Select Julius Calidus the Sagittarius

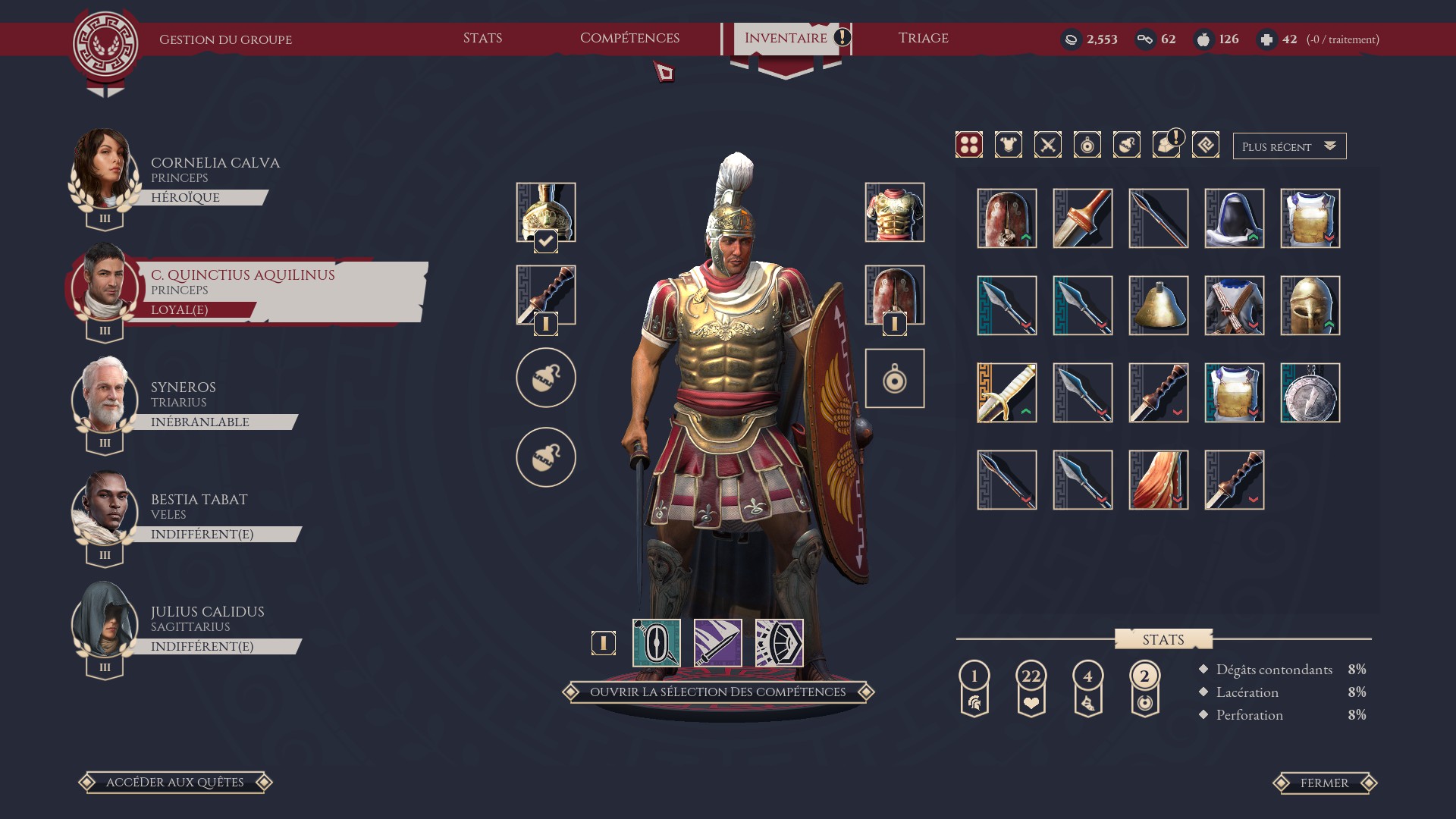click(x=207, y=612)
